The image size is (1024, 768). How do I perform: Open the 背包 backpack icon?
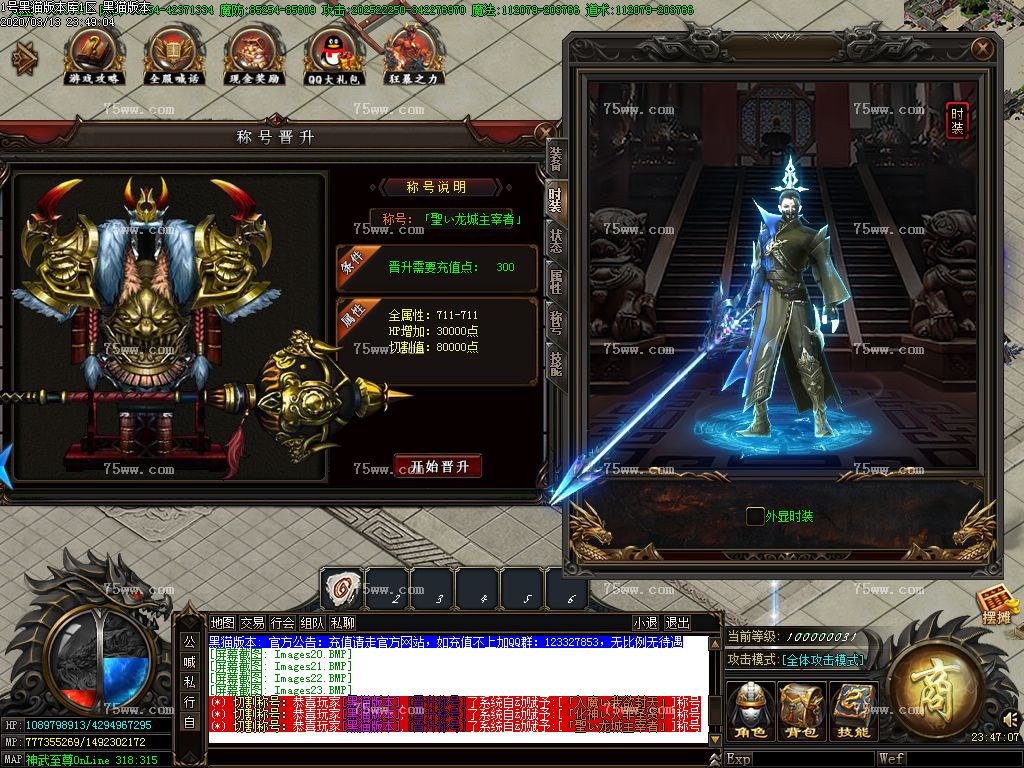[801, 710]
